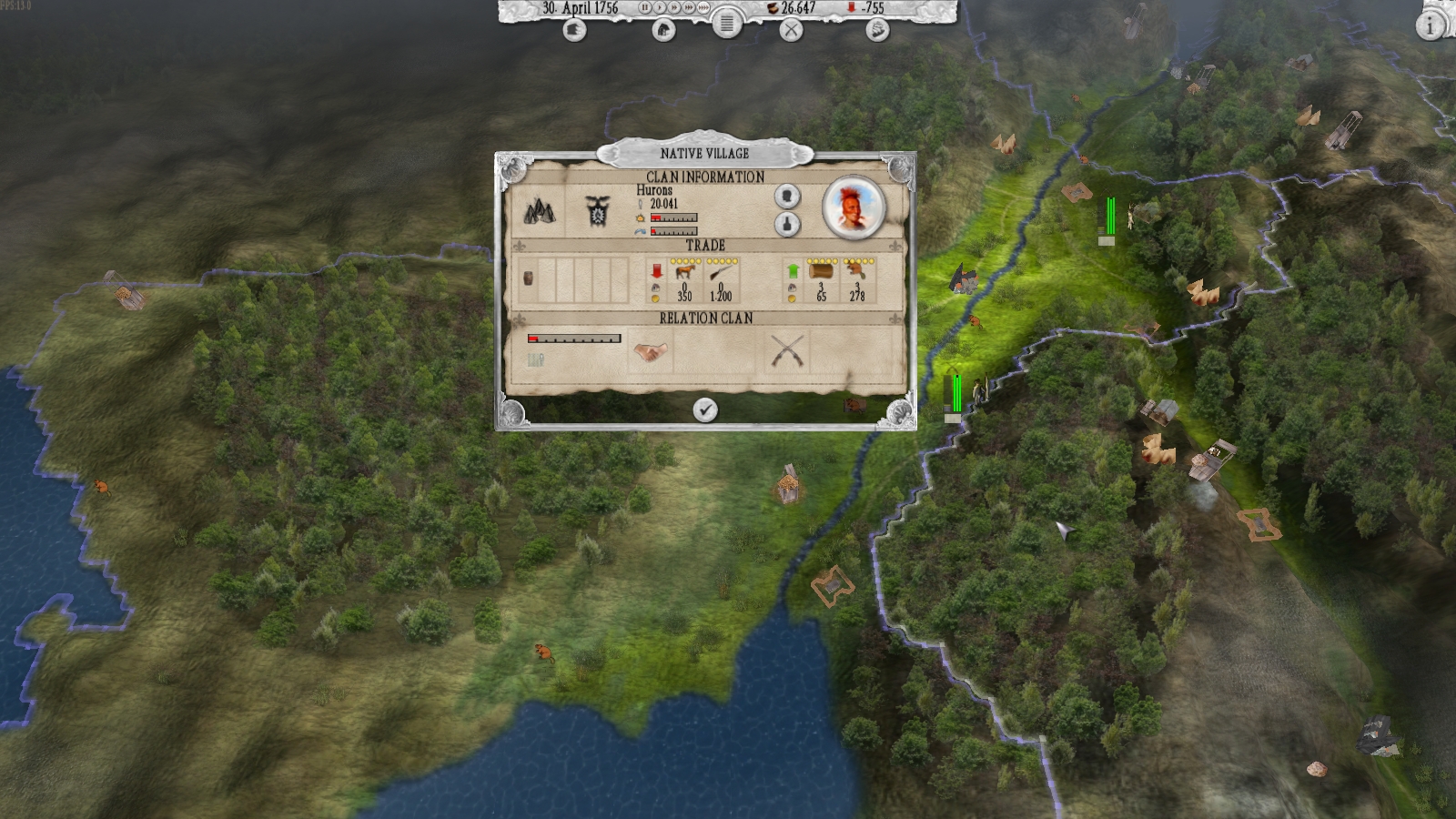
Task: Toggle the red arrow buy mode
Action: 655,269
